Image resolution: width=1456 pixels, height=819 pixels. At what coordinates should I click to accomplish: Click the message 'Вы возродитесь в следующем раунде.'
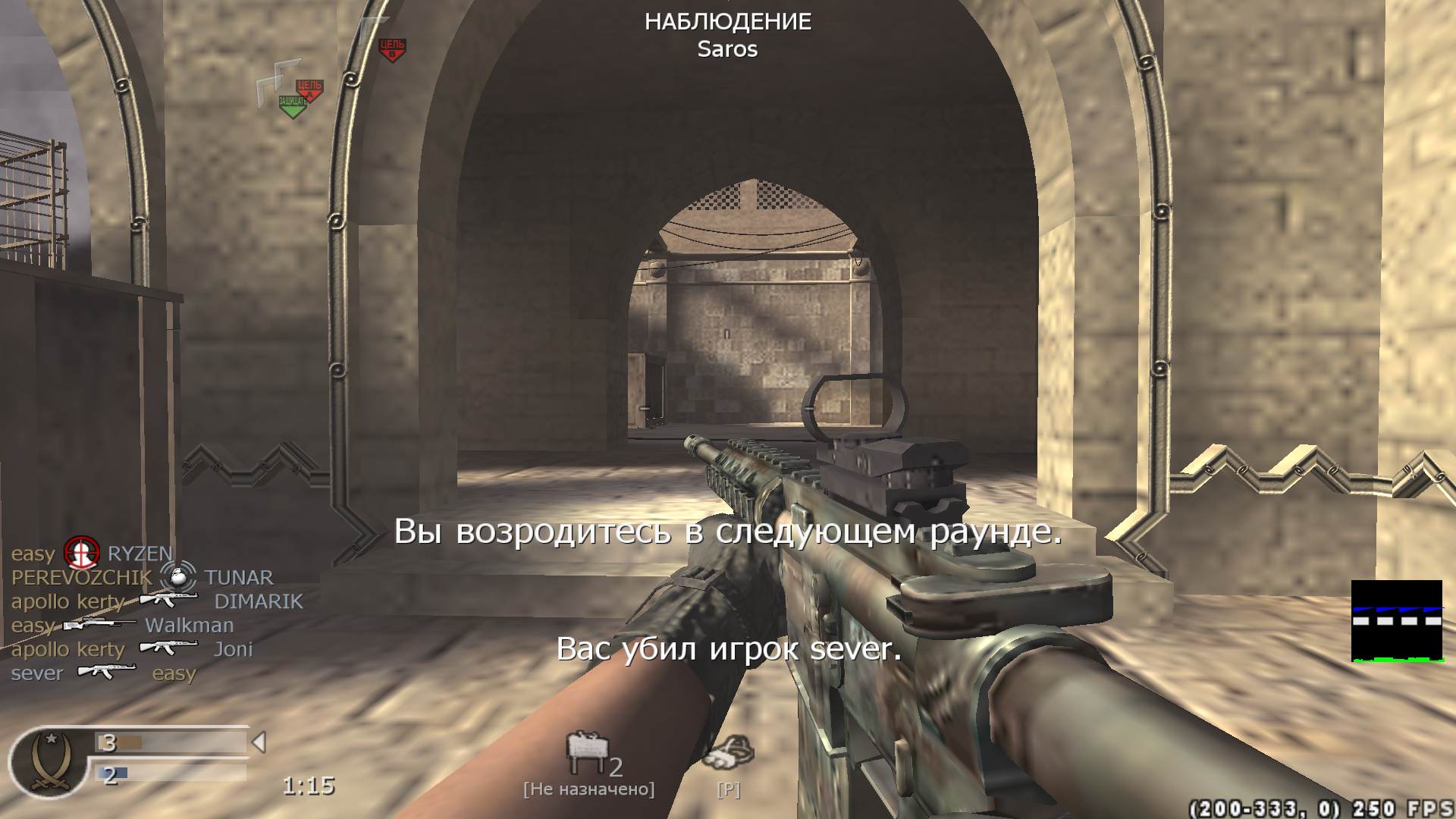click(726, 534)
